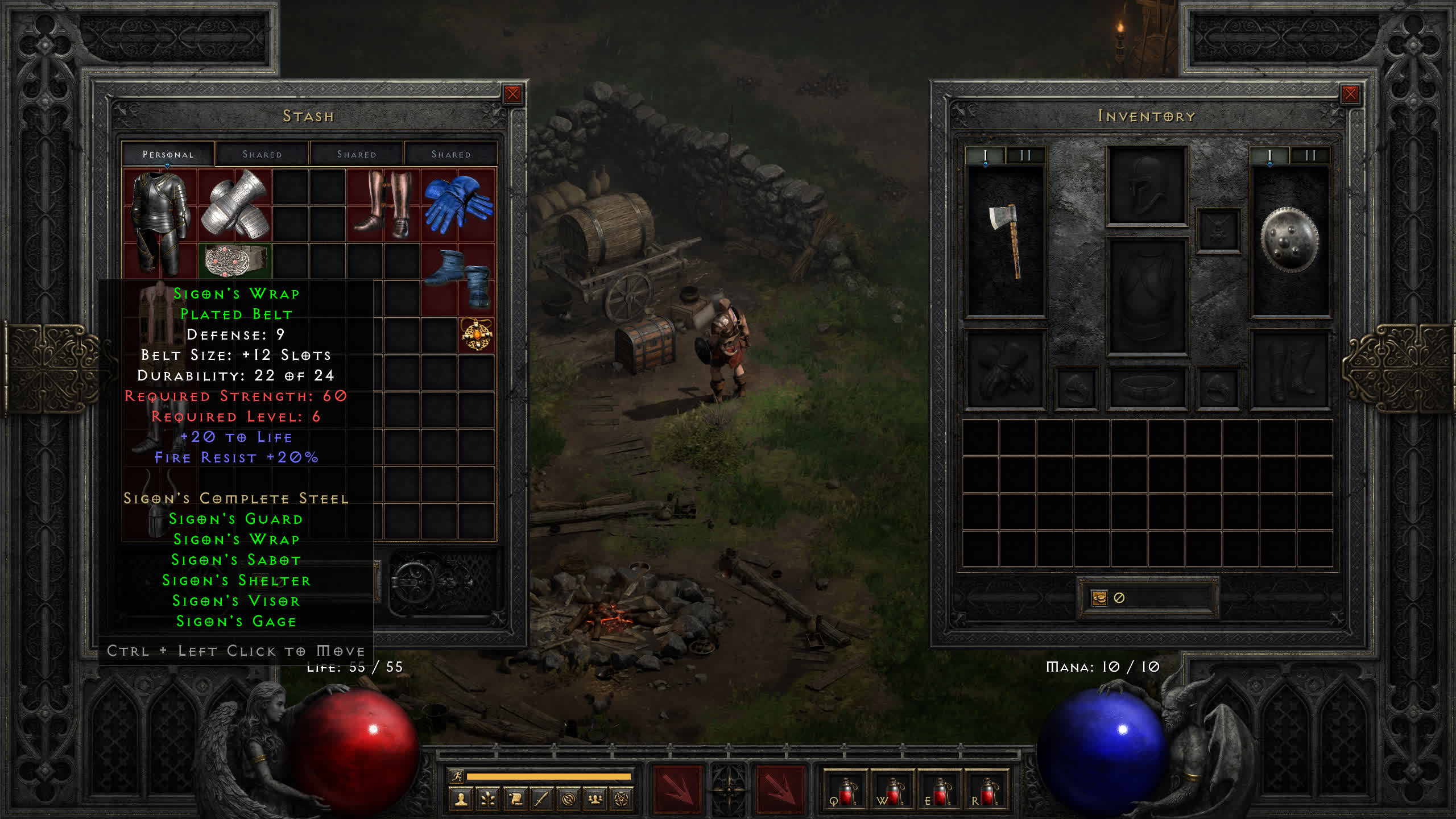This screenshot has height=819, width=1456.
Task: Open the party screen icon
Action: [x=595, y=800]
